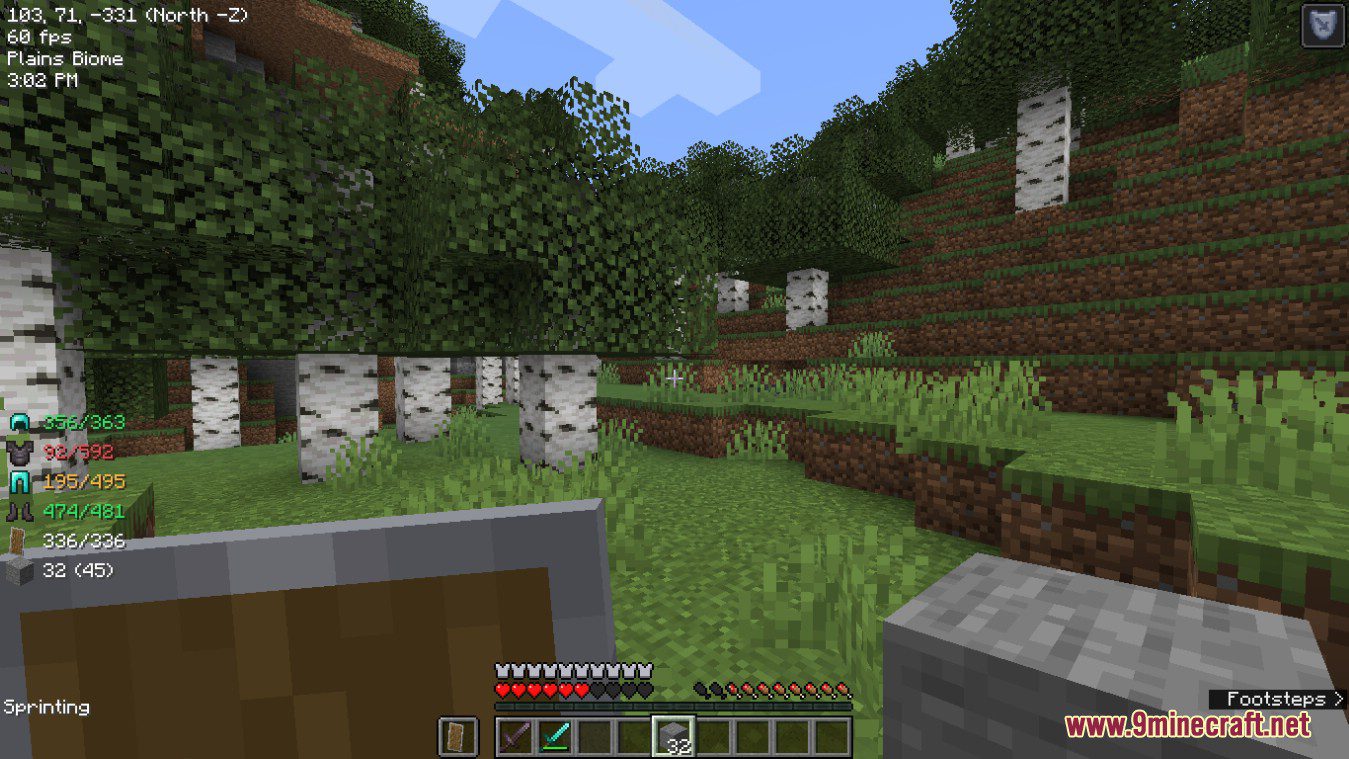Click the netherite chestplate icon showing 92/592
The height and width of the screenshot is (759, 1349).
click(x=20, y=452)
